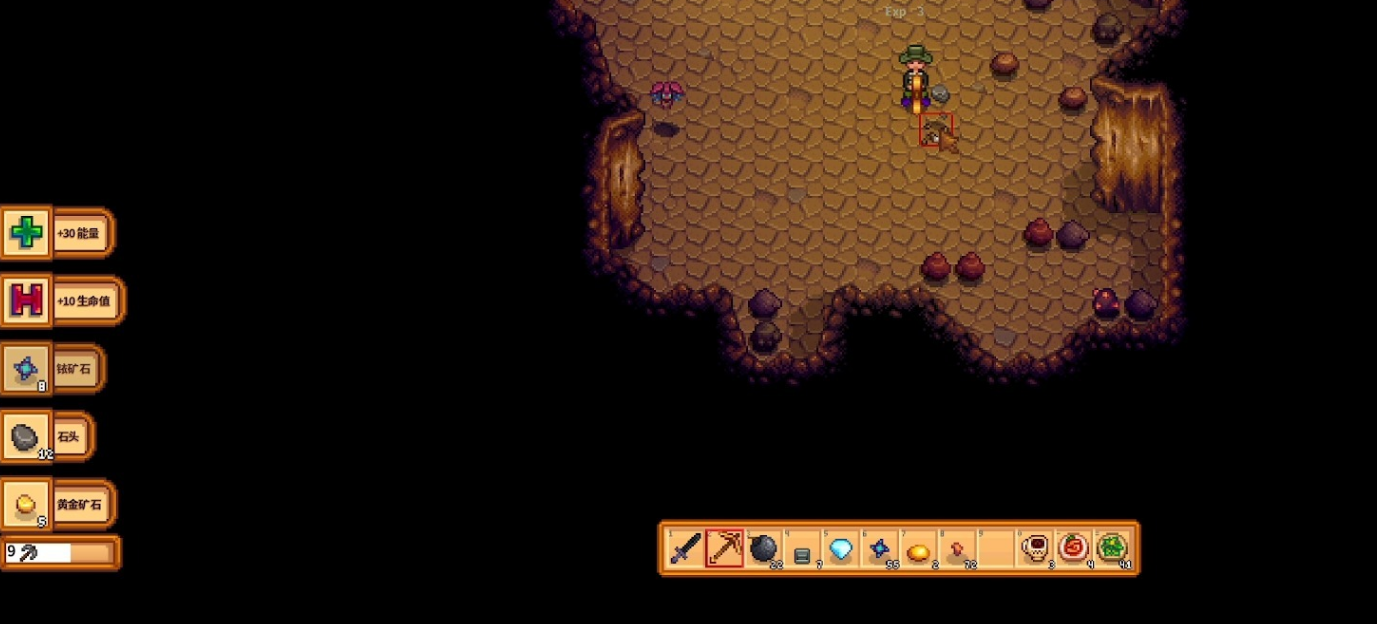Select the red item stack of 72
The height and width of the screenshot is (624, 1377).
tap(957, 548)
